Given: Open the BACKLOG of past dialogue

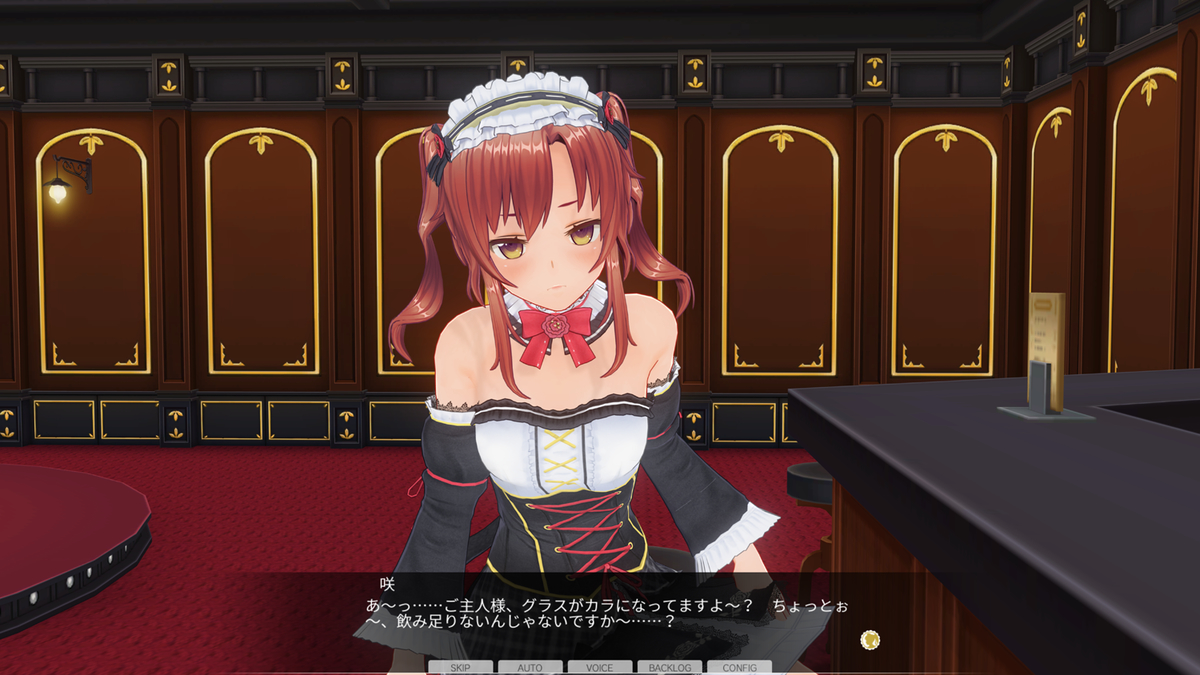Looking at the screenshot, I should pyautogui.click(x=669, y=667).
